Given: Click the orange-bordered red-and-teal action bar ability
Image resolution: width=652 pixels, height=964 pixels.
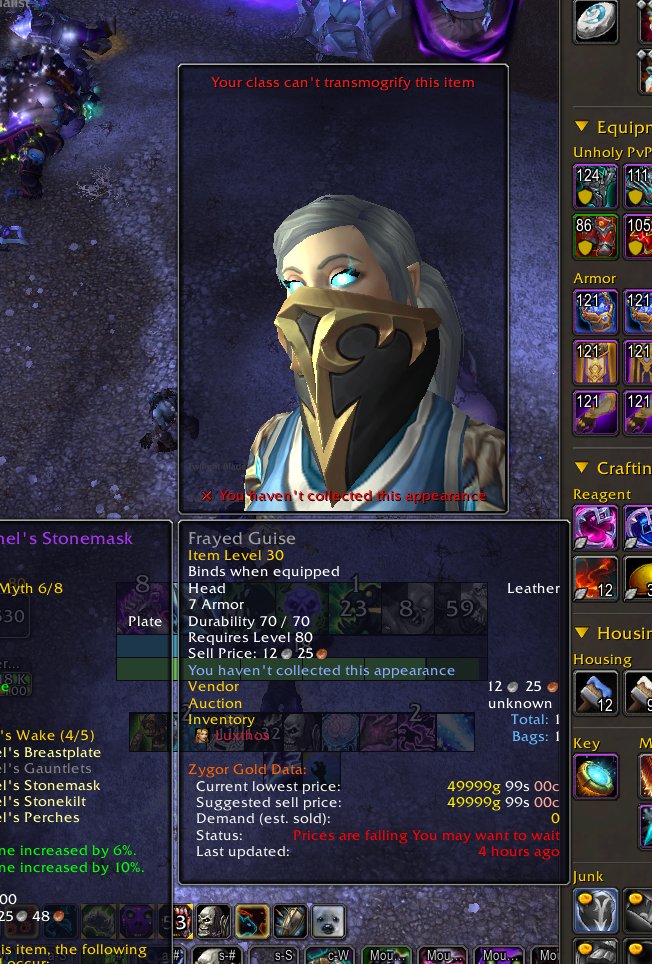Looking at the screenshot, I should click(252, 921).
